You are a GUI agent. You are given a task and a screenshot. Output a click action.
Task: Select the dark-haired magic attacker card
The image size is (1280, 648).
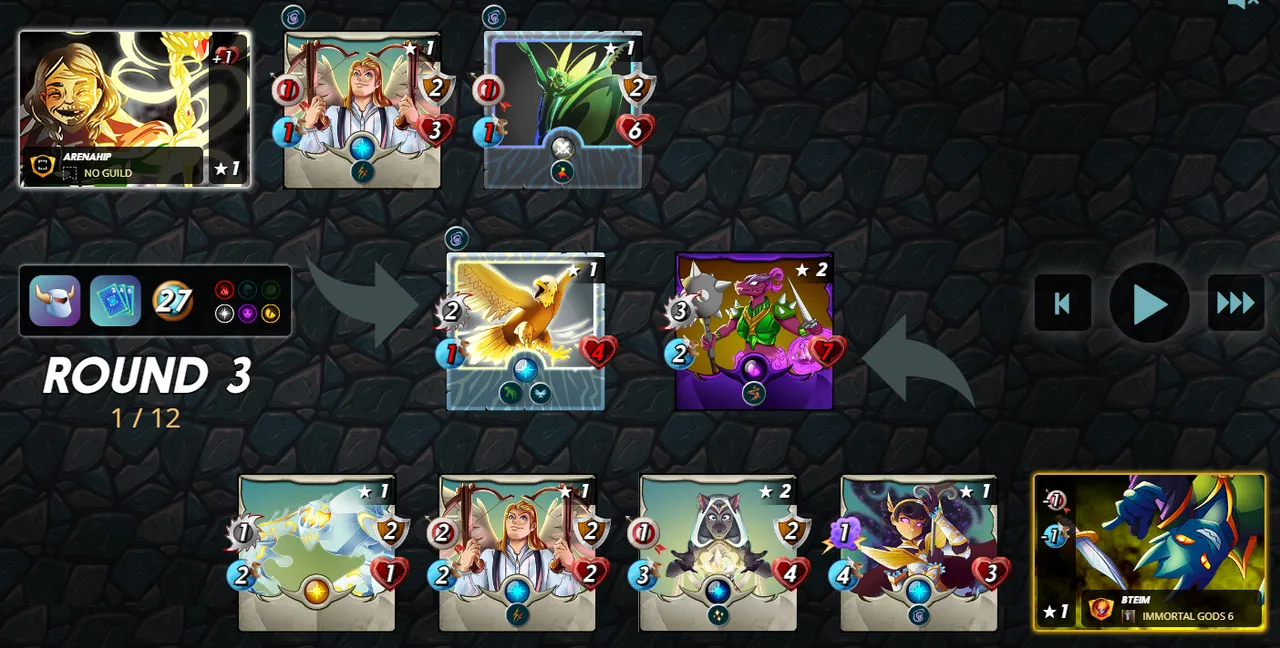click(x=919, y=552)
